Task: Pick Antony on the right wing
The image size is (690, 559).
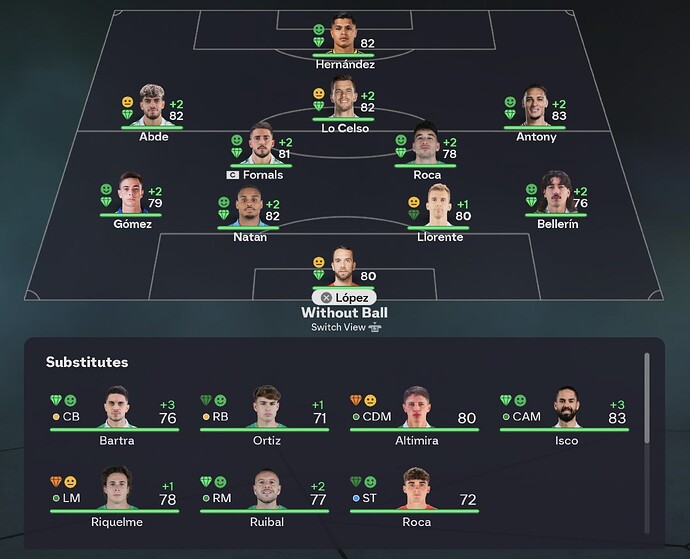Action: (536, 105)
